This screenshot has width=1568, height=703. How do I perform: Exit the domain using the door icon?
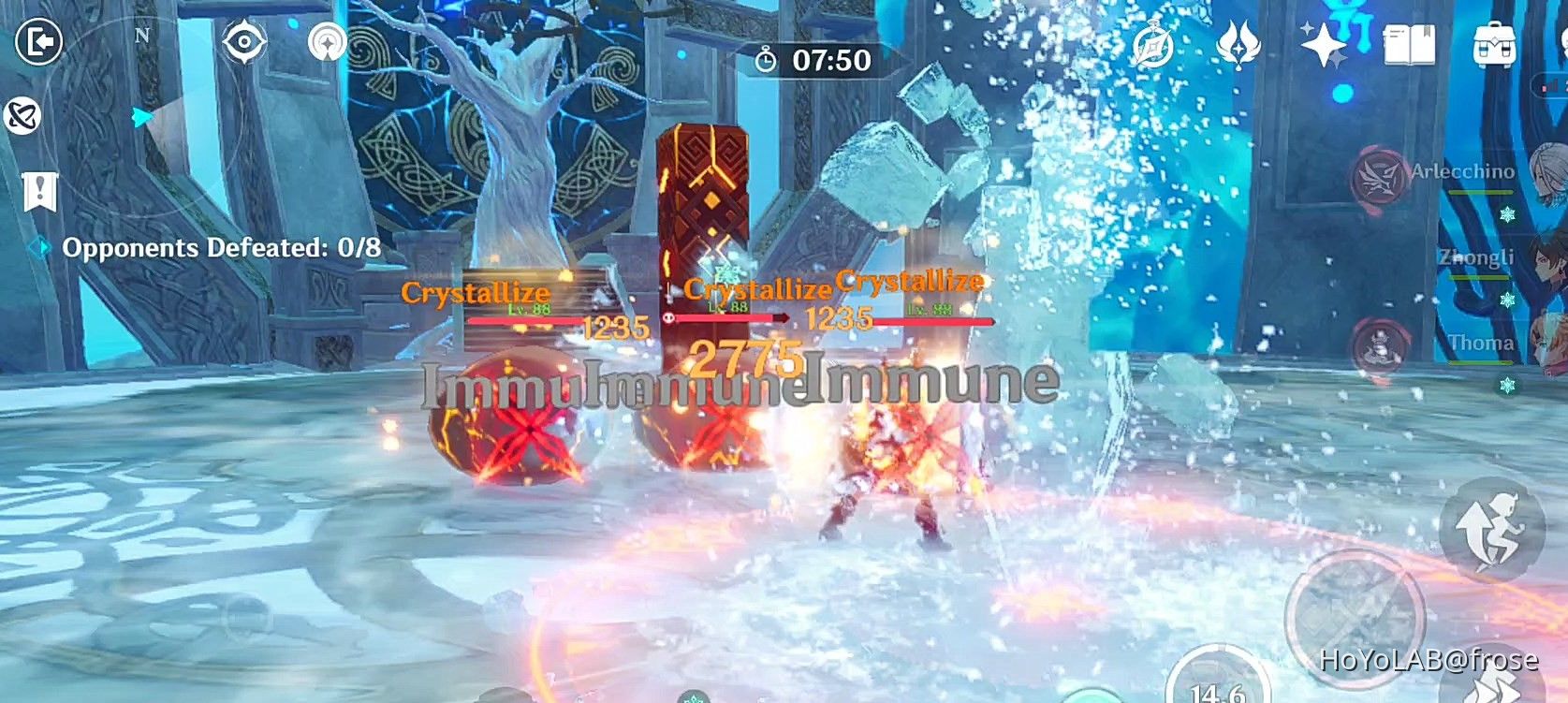pyautogui.click(x=39, y=42)
